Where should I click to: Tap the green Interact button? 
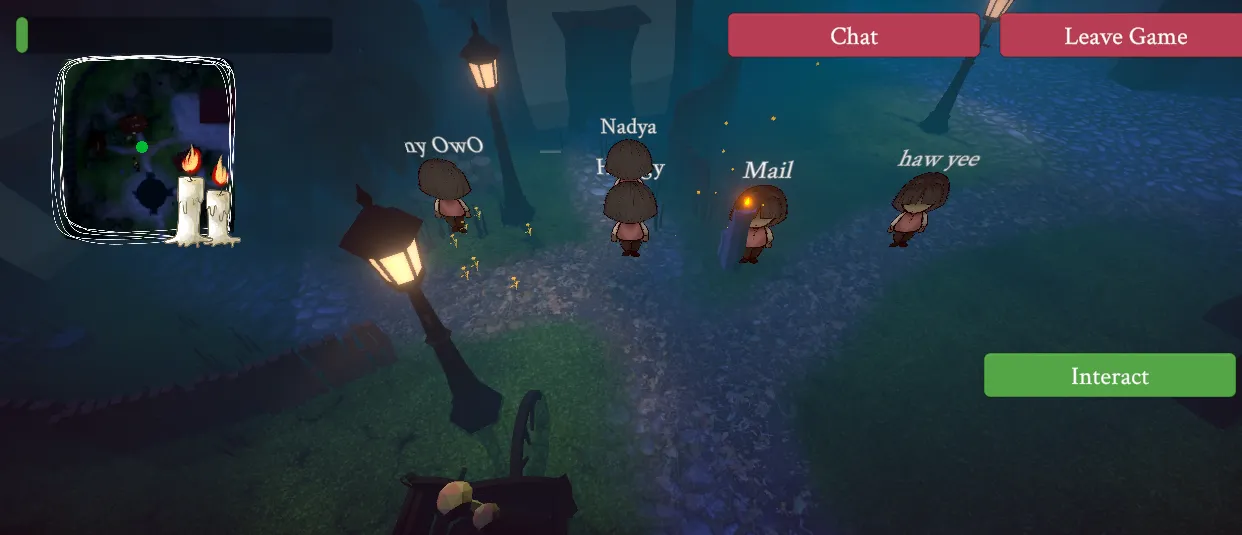(x=1109, y=376)
